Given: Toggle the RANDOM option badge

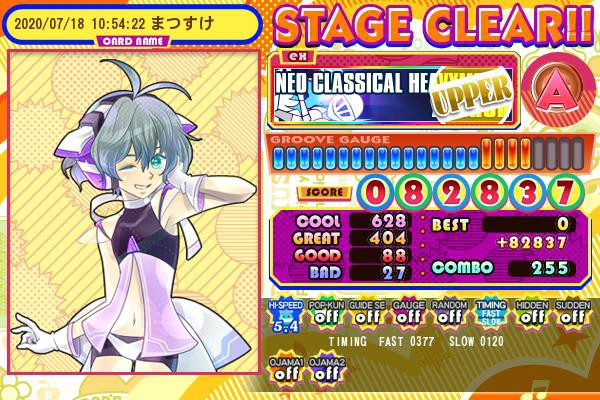Looking at the screenshot, I should (x=447, y=316).
